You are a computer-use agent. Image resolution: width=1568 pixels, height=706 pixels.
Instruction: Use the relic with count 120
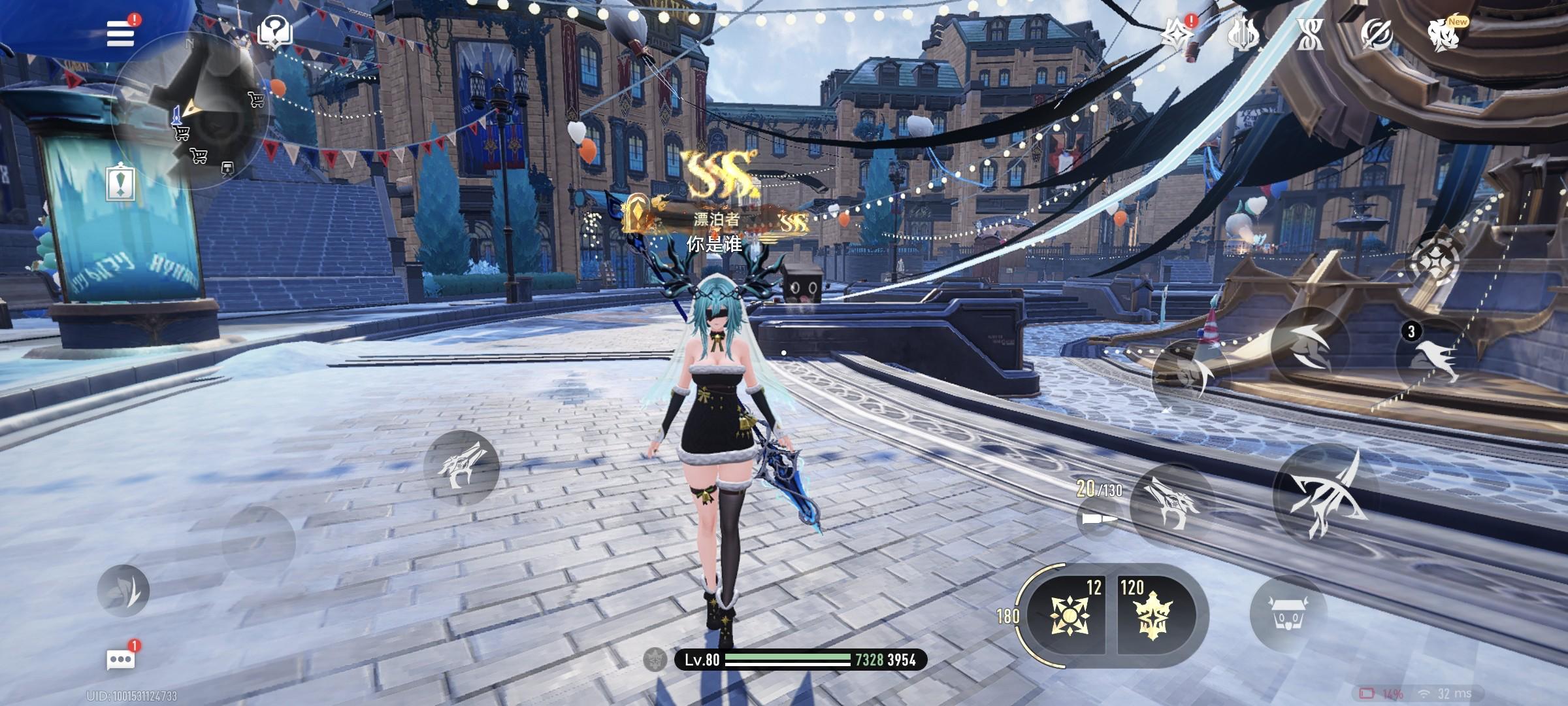(1151, 614)
